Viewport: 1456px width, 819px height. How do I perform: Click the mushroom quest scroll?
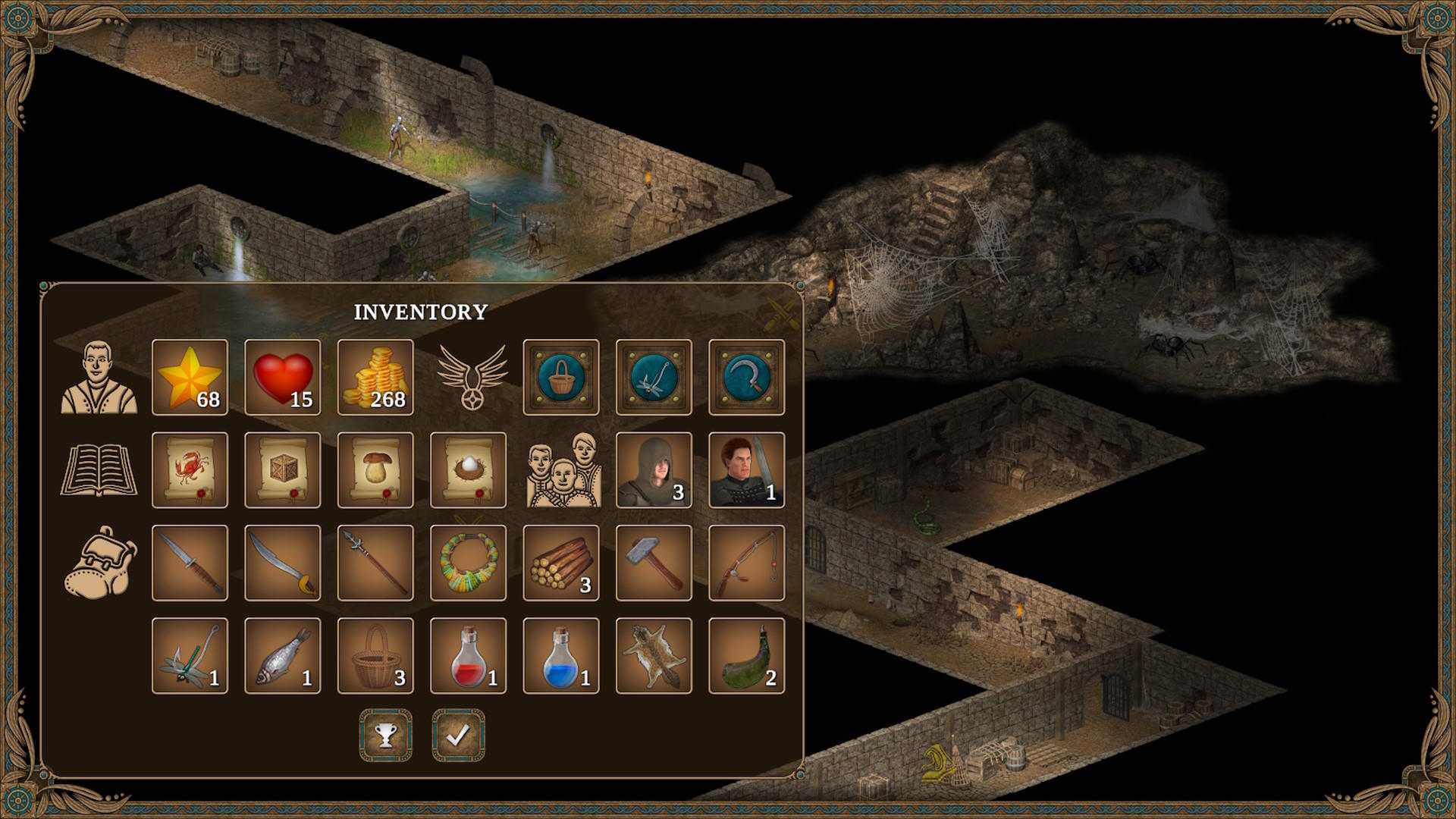coord(375,470)
